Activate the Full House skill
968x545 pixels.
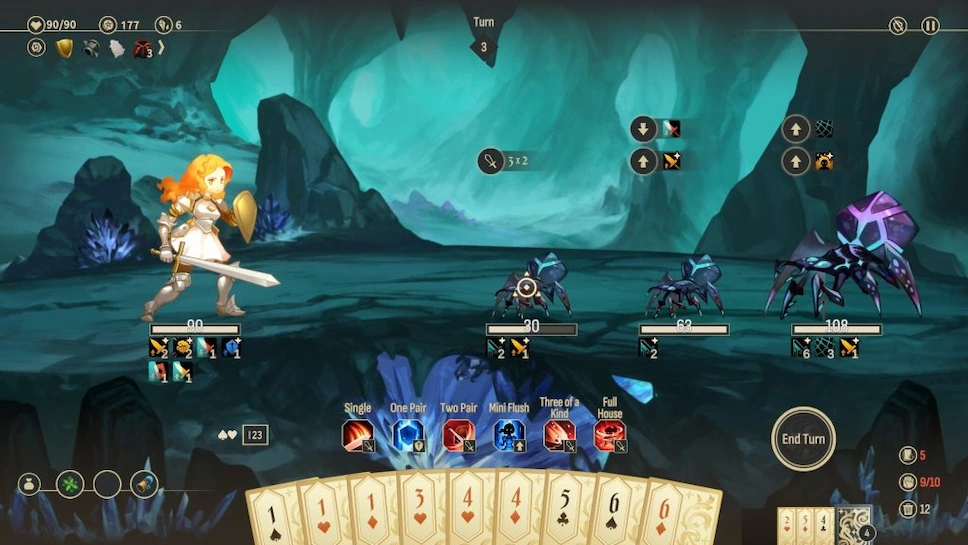(x=609, y=436)
